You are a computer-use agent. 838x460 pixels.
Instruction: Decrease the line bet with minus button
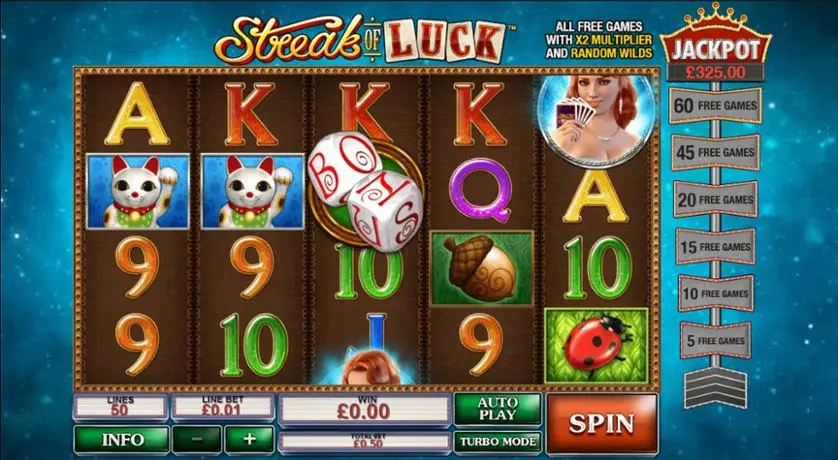click(197, 439)
